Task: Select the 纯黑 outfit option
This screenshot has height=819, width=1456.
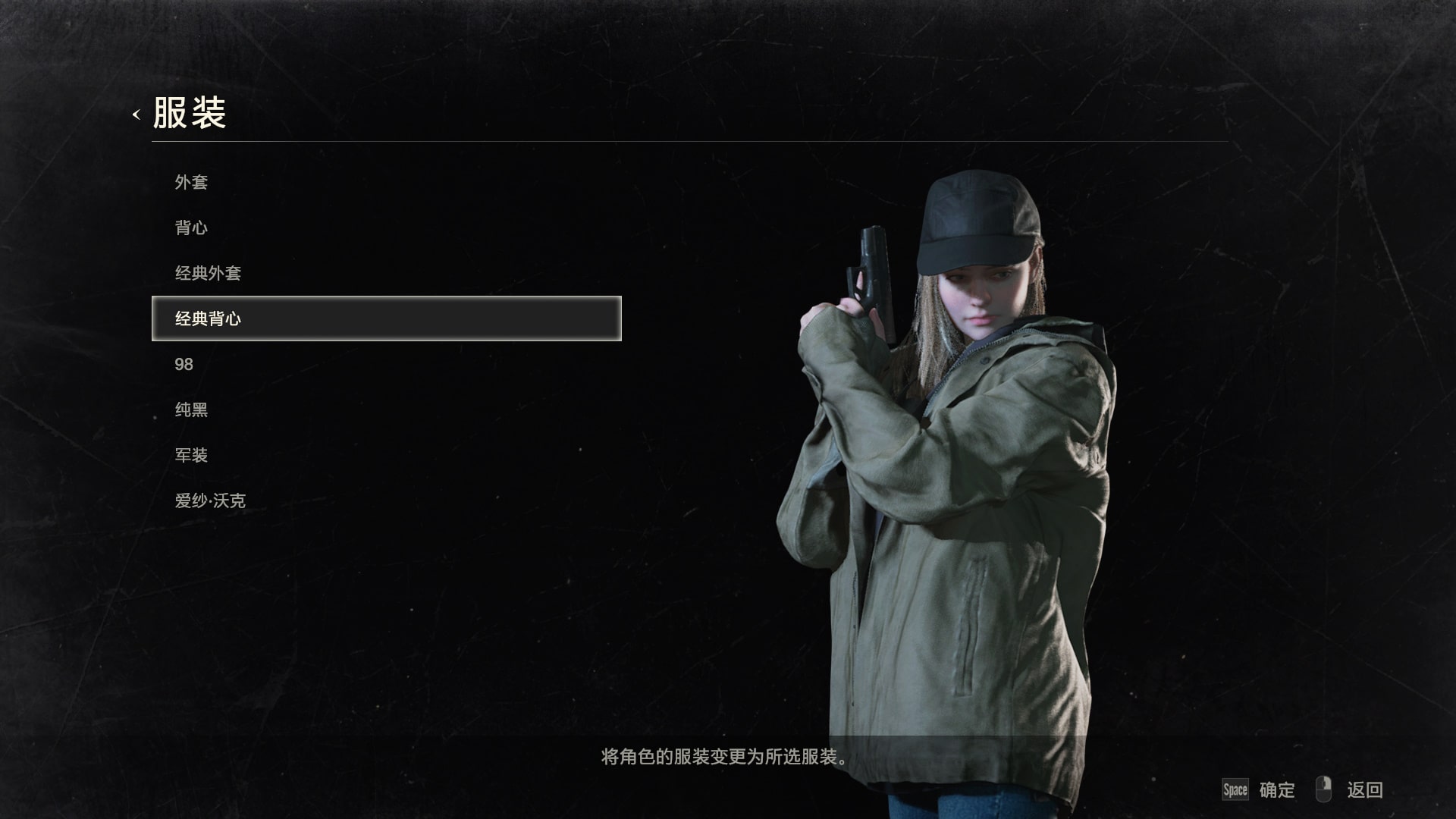Action: (x=193, y=409)
